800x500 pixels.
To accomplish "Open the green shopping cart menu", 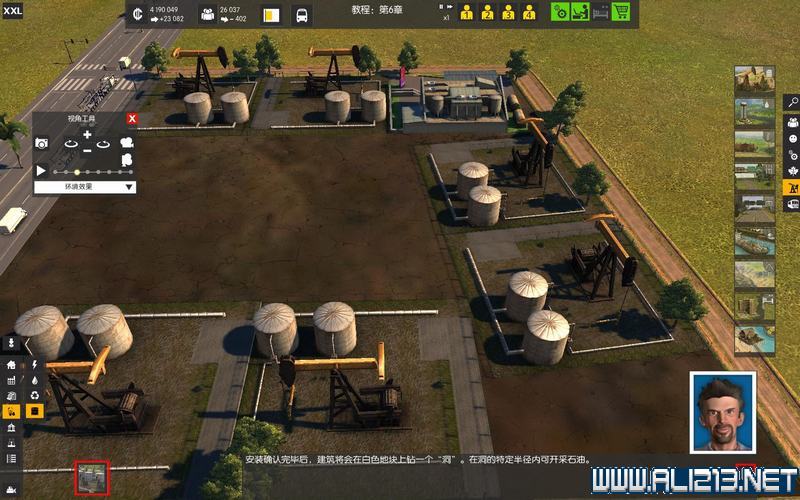I will pyautogui.click(x=621, y=12).
